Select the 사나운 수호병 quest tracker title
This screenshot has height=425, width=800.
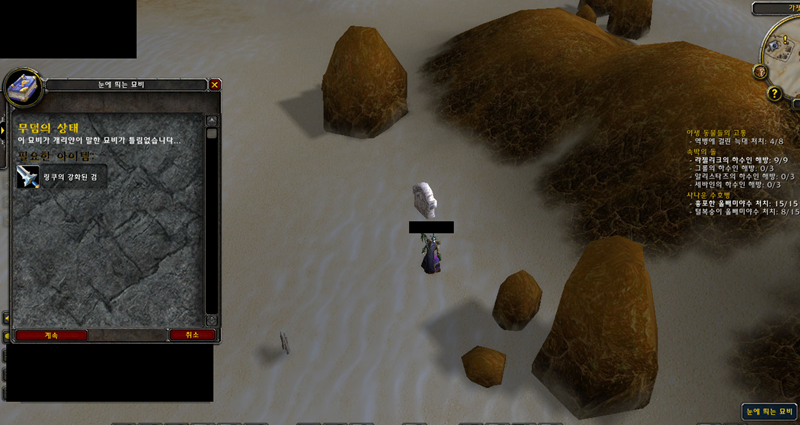[708, 194]
